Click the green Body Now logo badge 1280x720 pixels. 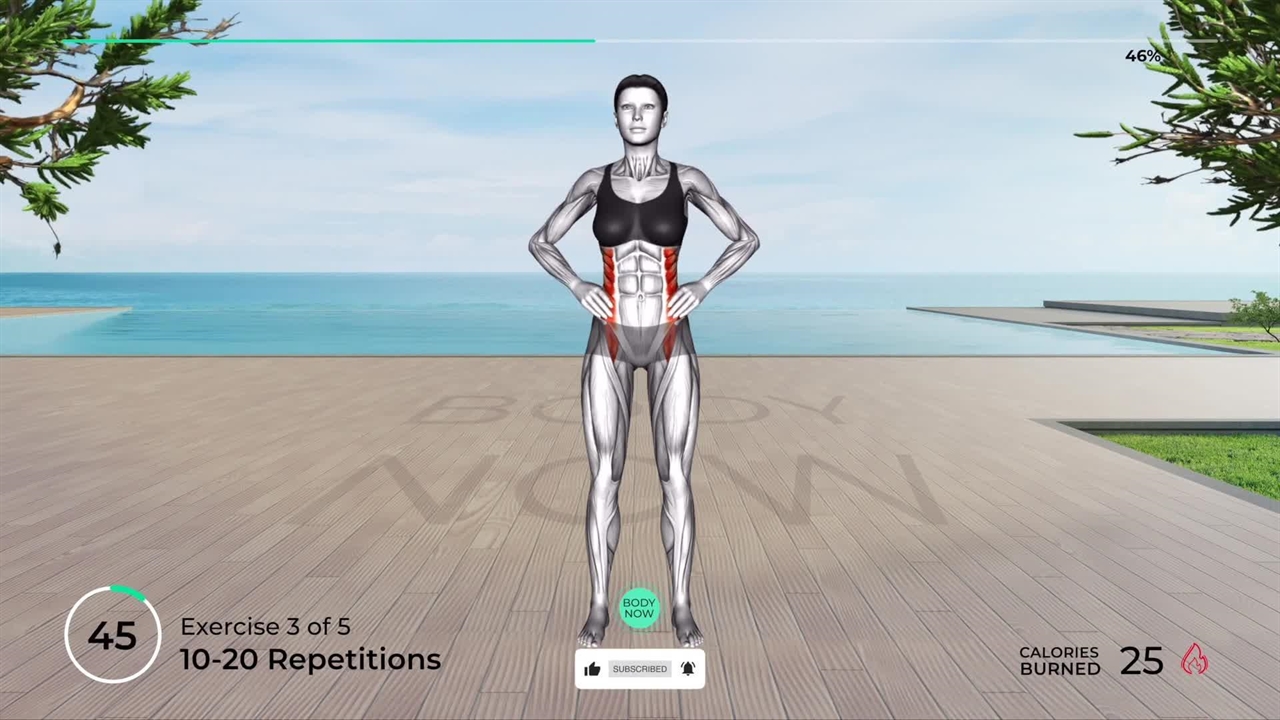639,607
